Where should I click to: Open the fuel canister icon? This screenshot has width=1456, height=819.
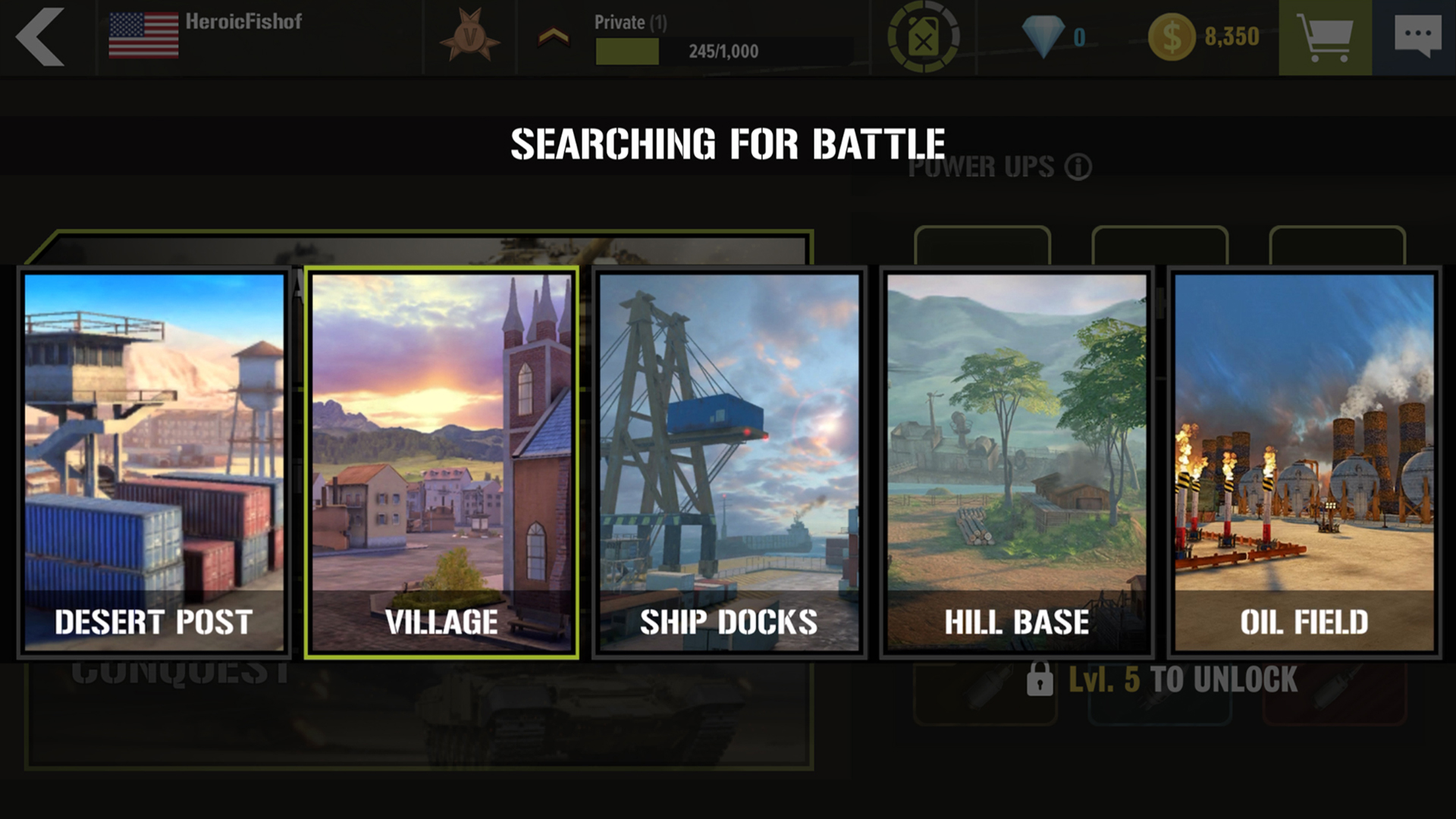923,37
